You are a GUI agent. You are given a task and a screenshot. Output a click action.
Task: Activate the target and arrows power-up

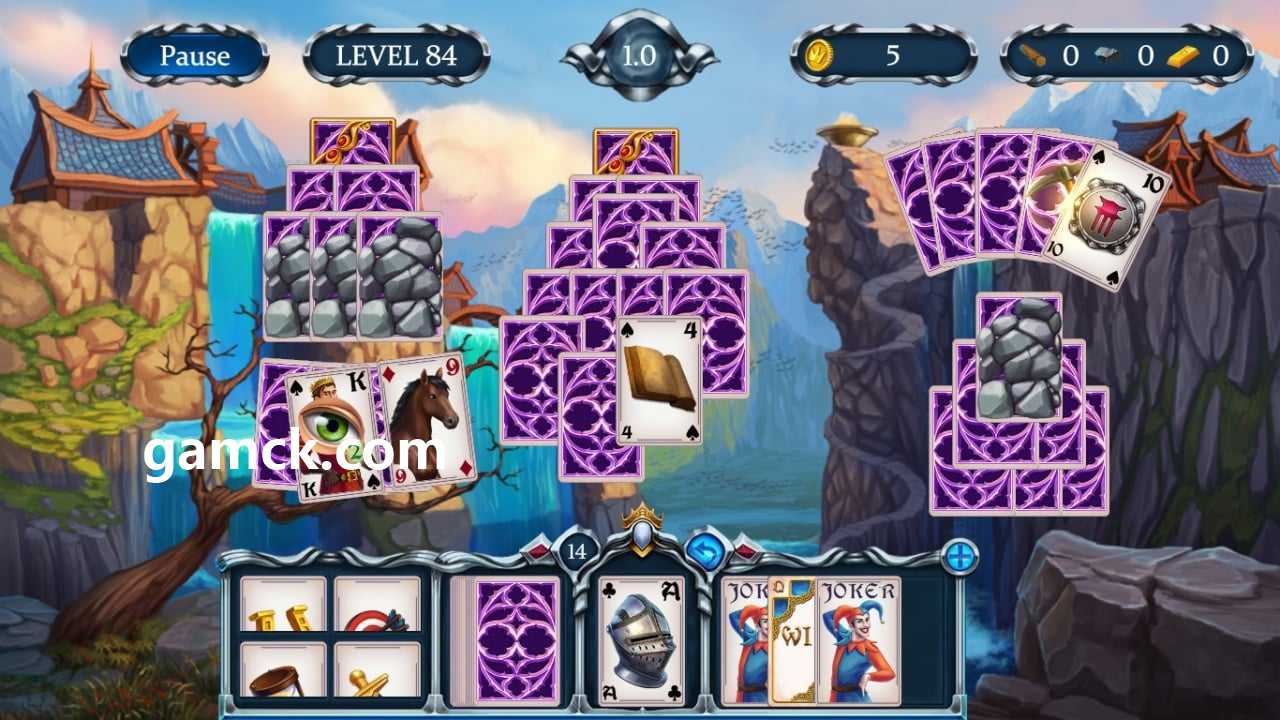377,606
